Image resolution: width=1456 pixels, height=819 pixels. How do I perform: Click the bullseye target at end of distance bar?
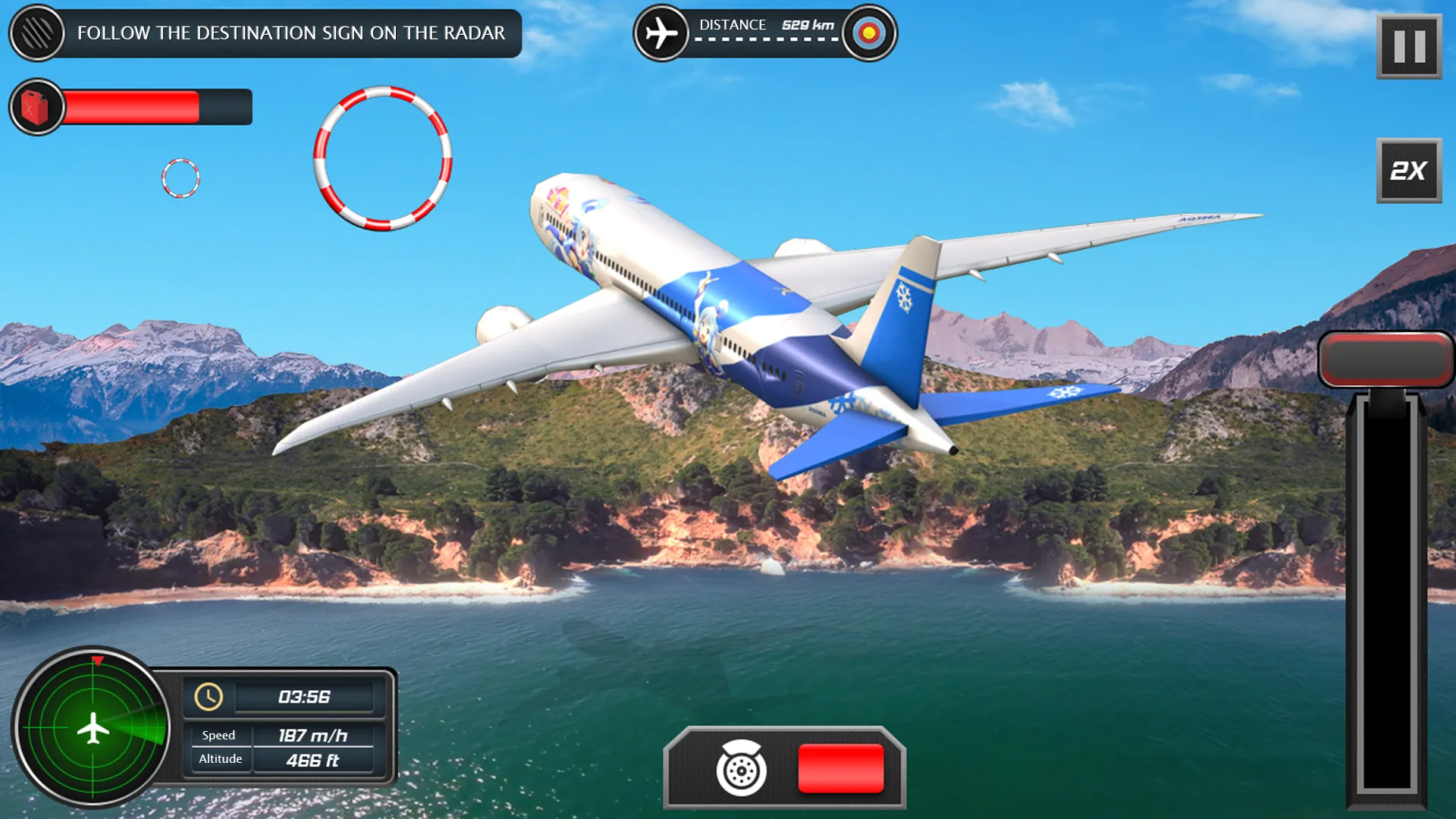click(867, 32)
